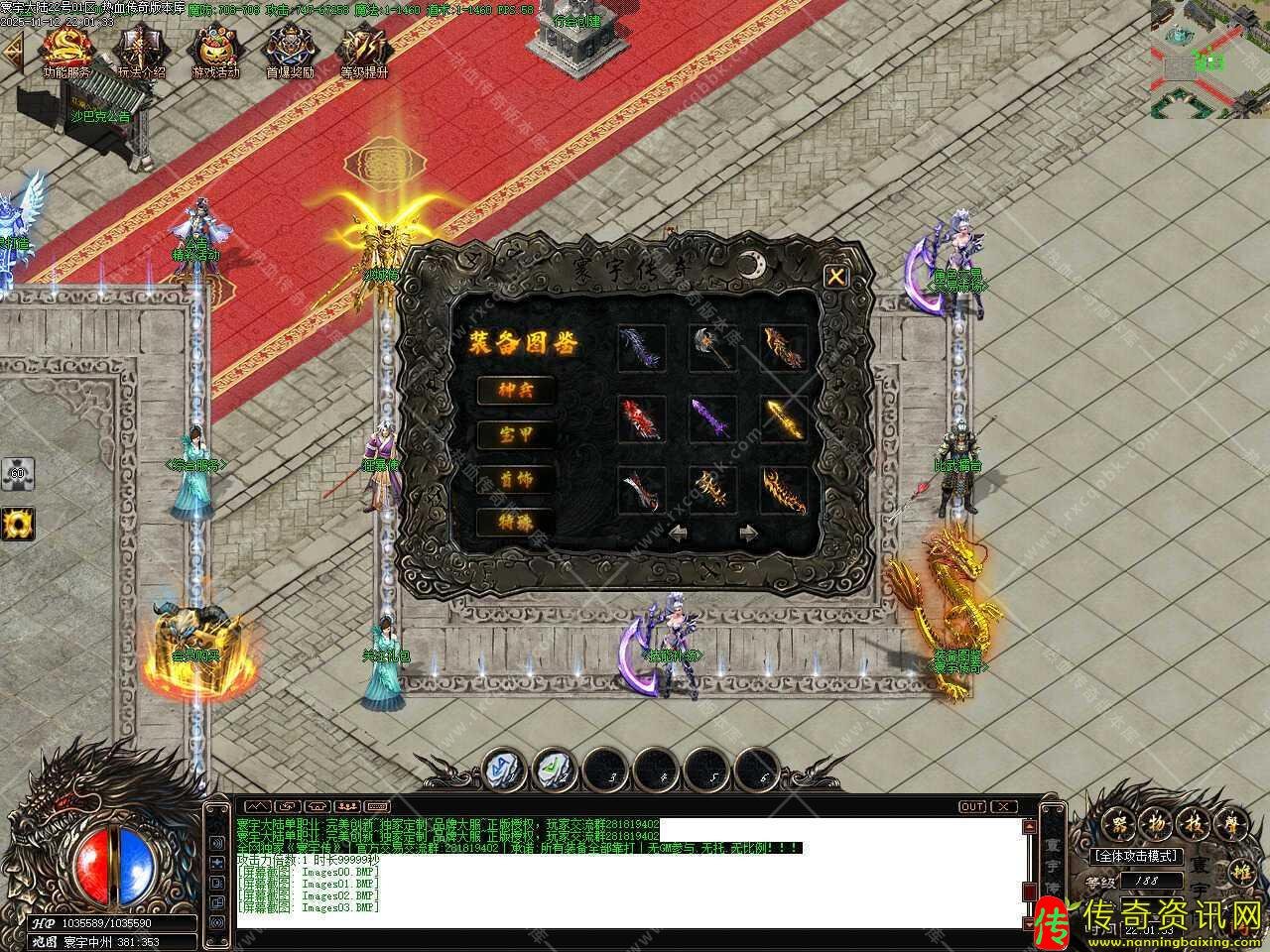Select the golden glowing sword slot
Screen dimensions: 1270x952
tap(783, 418)
